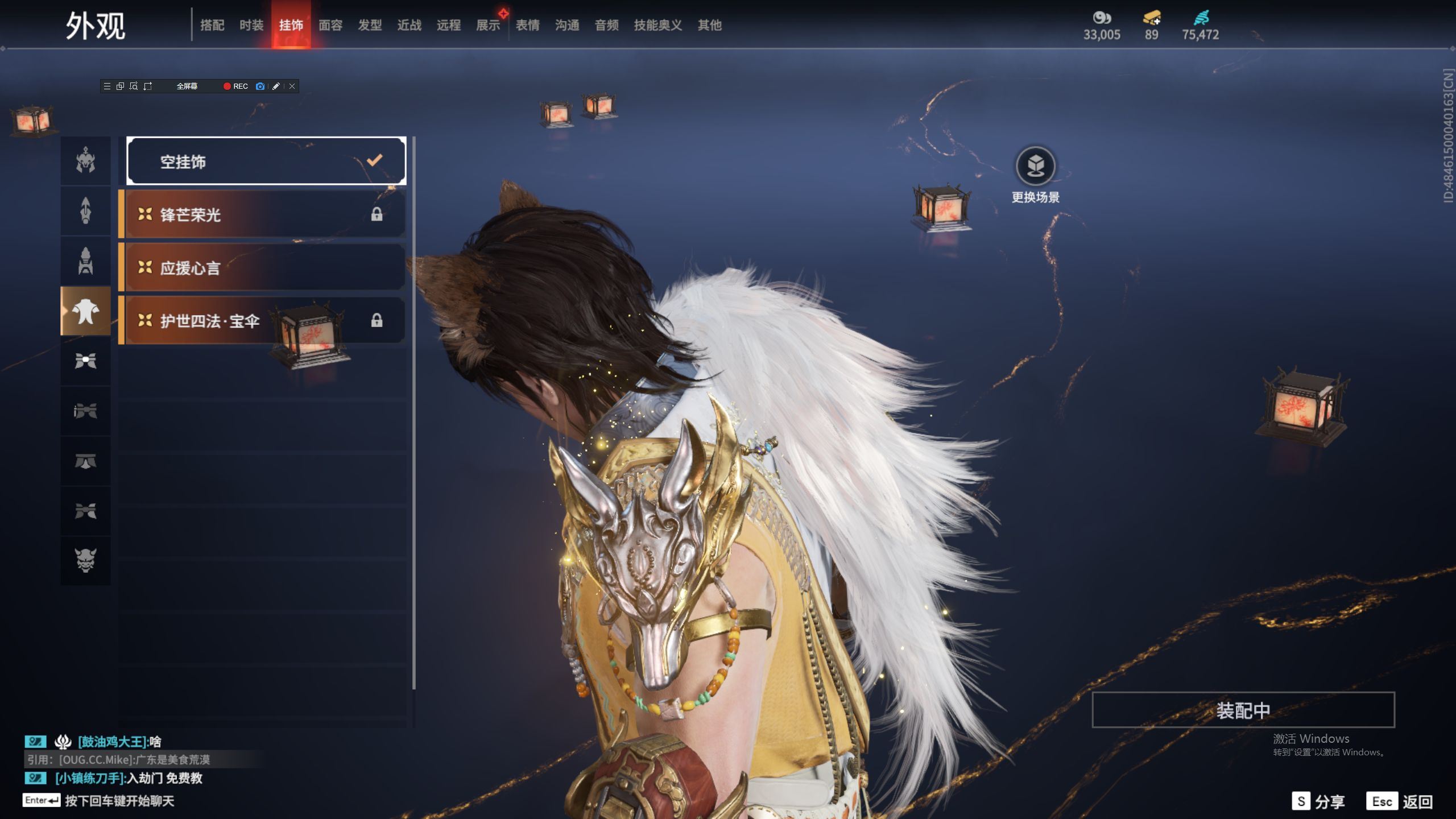Choose the 空挂饰 empty accessory entry

coord(266,162)
